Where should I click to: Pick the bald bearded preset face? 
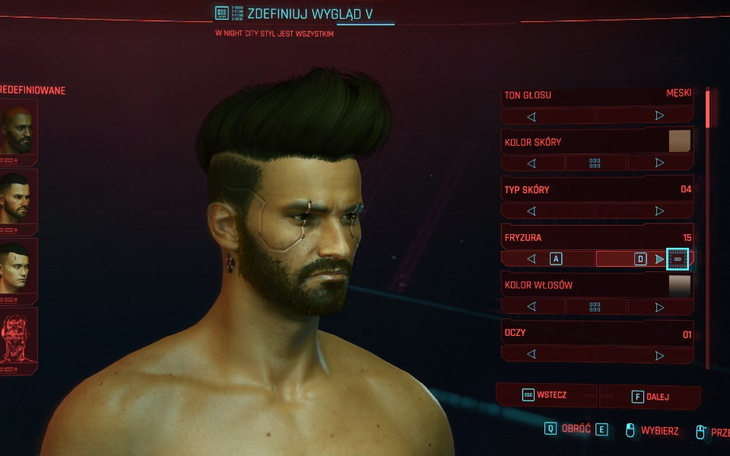[x=16, y=131]
